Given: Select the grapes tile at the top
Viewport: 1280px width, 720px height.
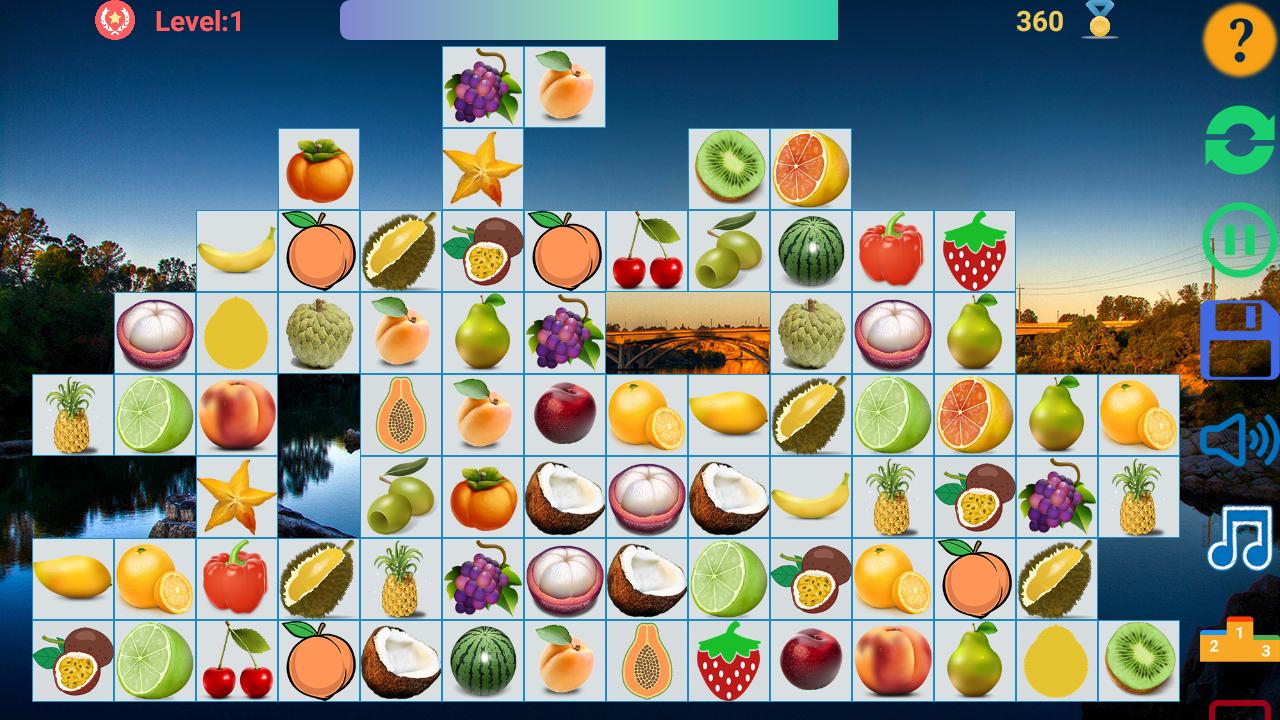Looking at the screenshot, I should tap(482, 86).
